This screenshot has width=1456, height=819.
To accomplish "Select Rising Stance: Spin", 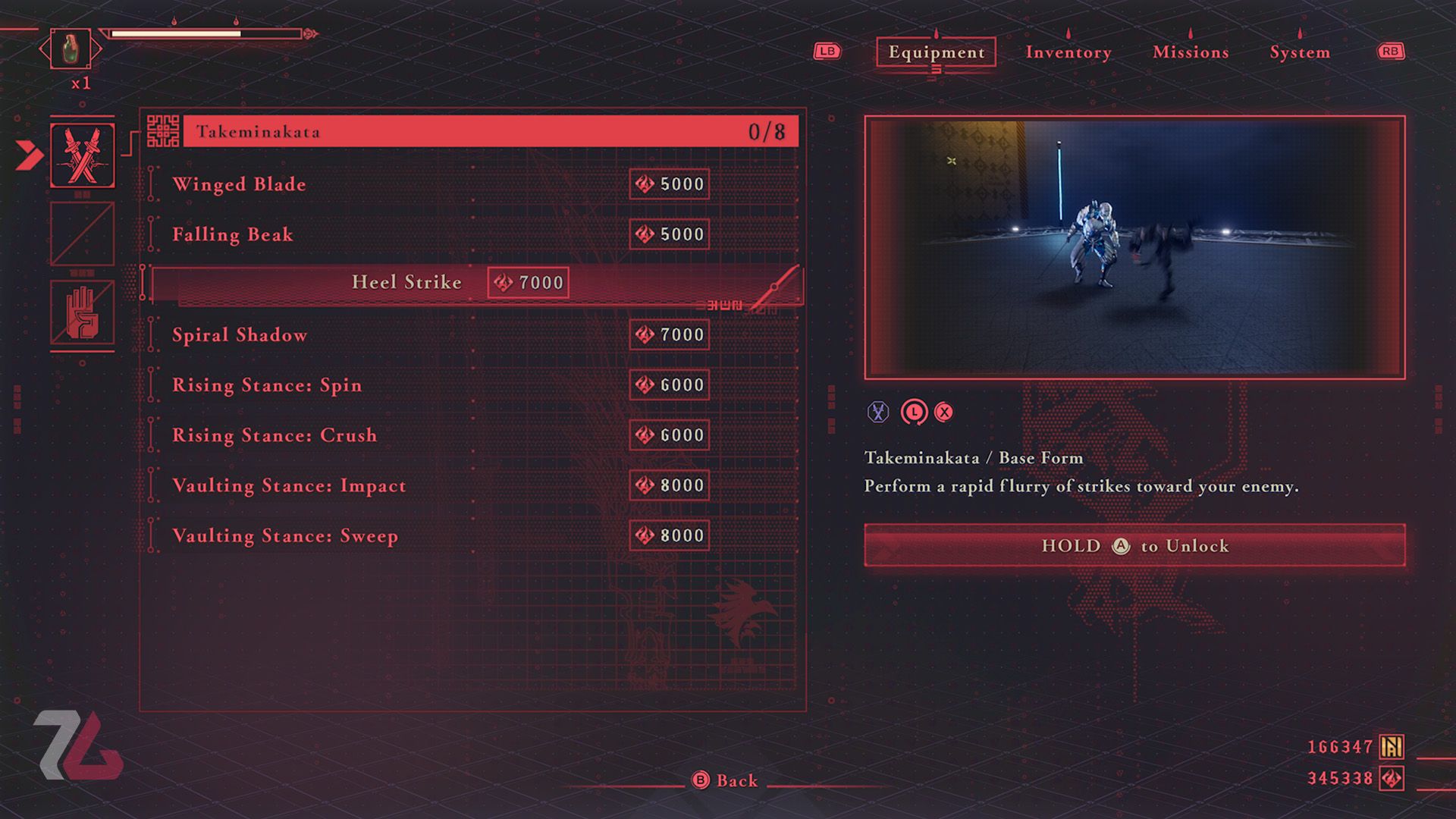I will 267,385.
